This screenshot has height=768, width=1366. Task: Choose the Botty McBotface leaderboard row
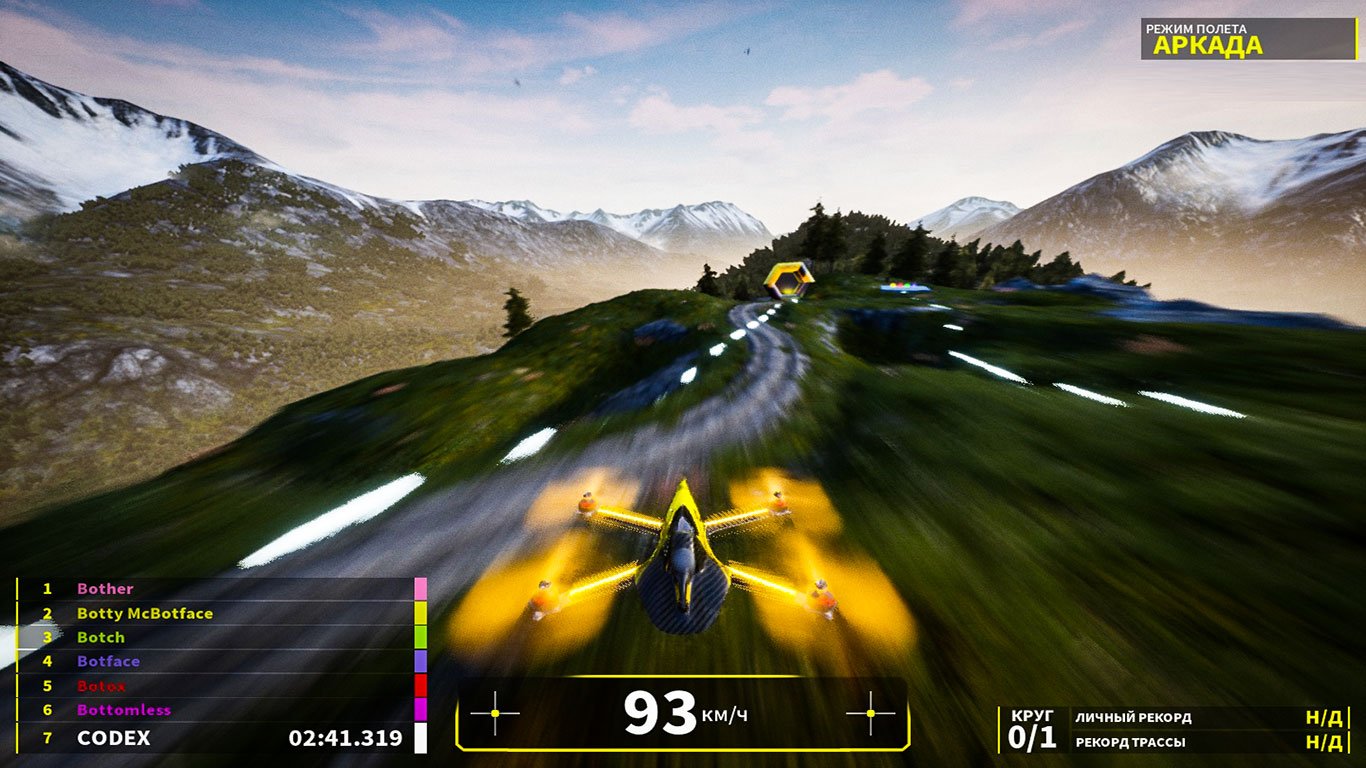pyautogui.click(x=145, y=613)
